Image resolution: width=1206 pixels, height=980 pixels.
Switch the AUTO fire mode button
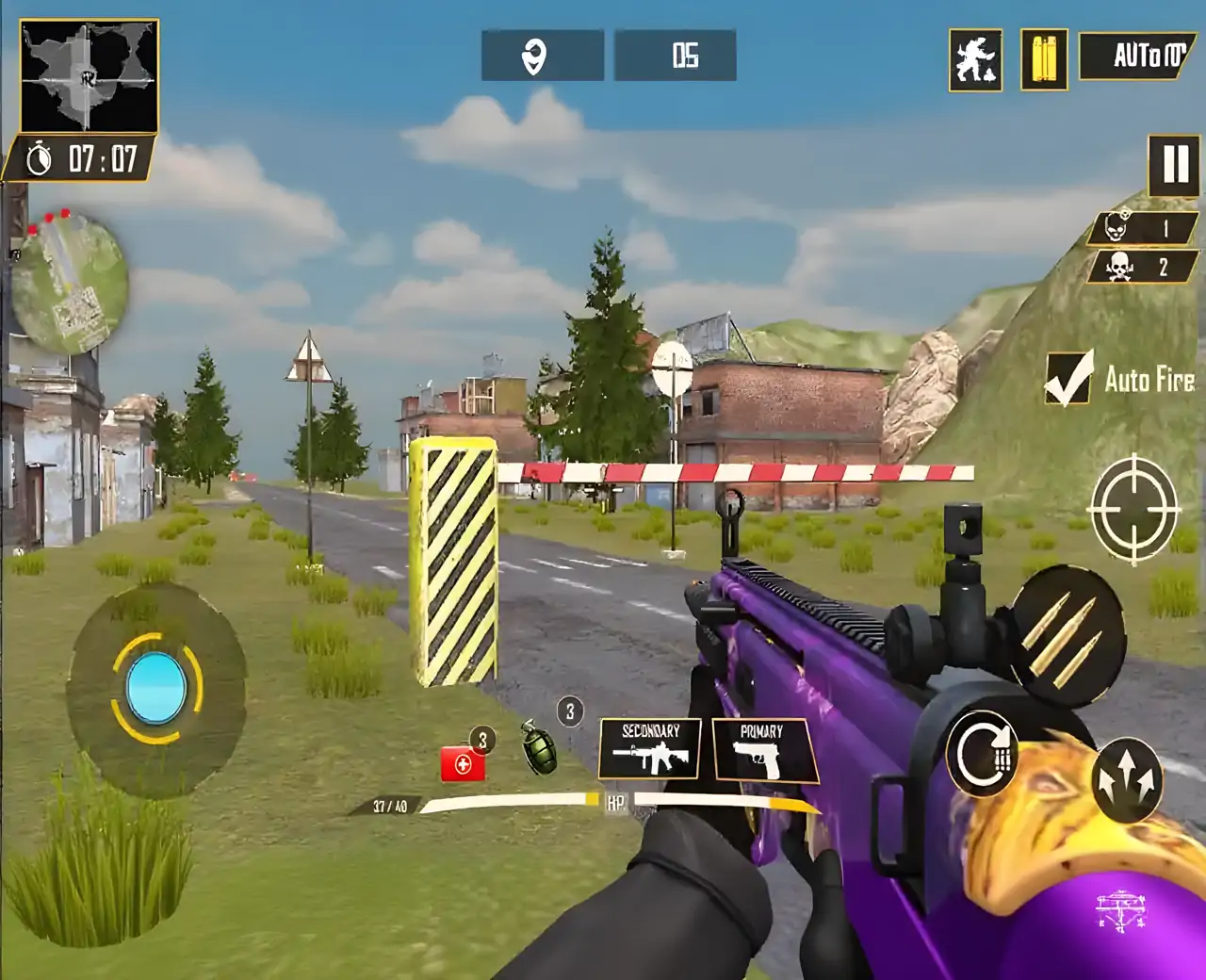1138,57
